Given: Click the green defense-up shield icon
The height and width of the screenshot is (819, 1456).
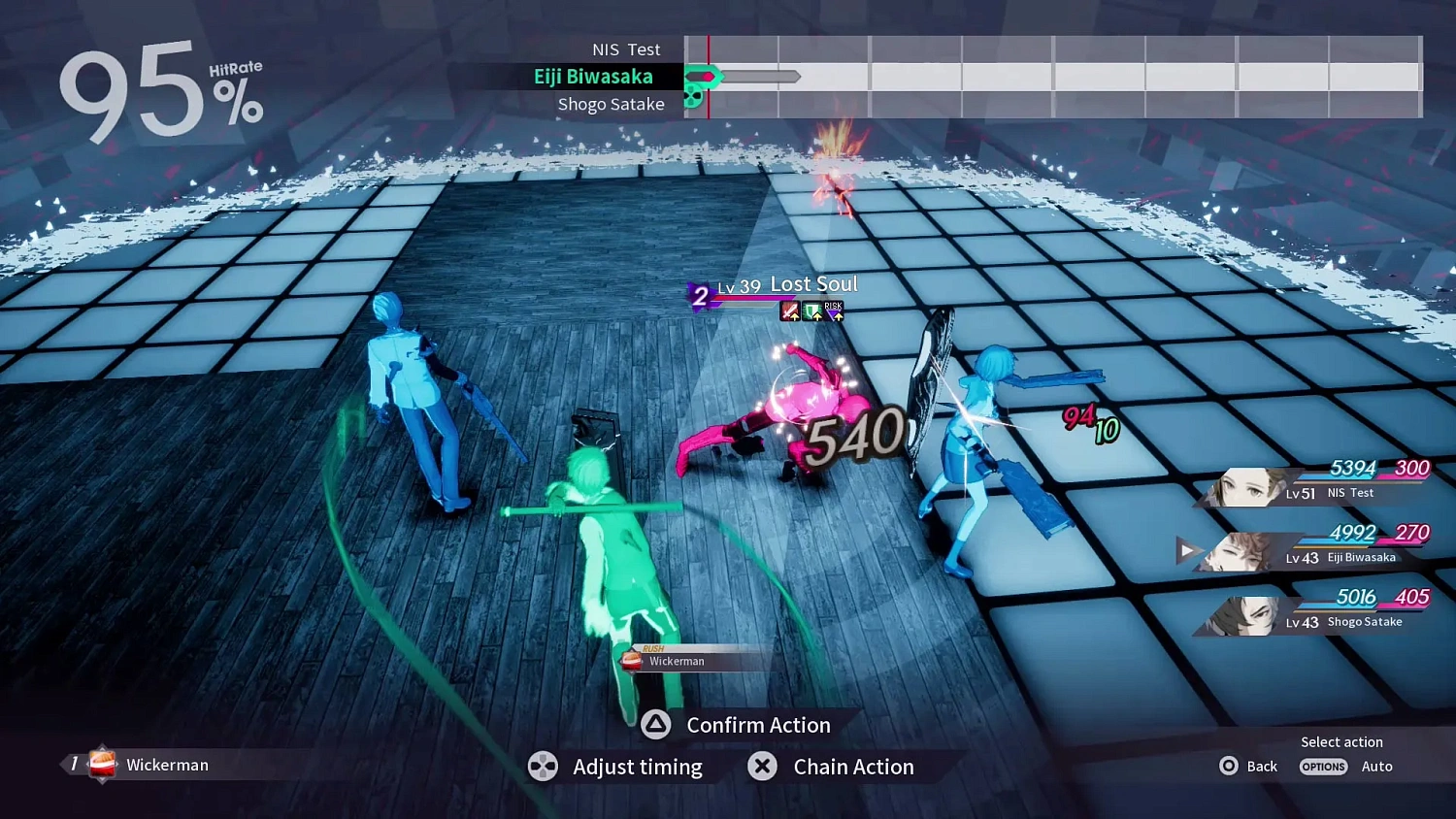Looking at the screenshot, I should pyautogui.click(x=811, y=311).
